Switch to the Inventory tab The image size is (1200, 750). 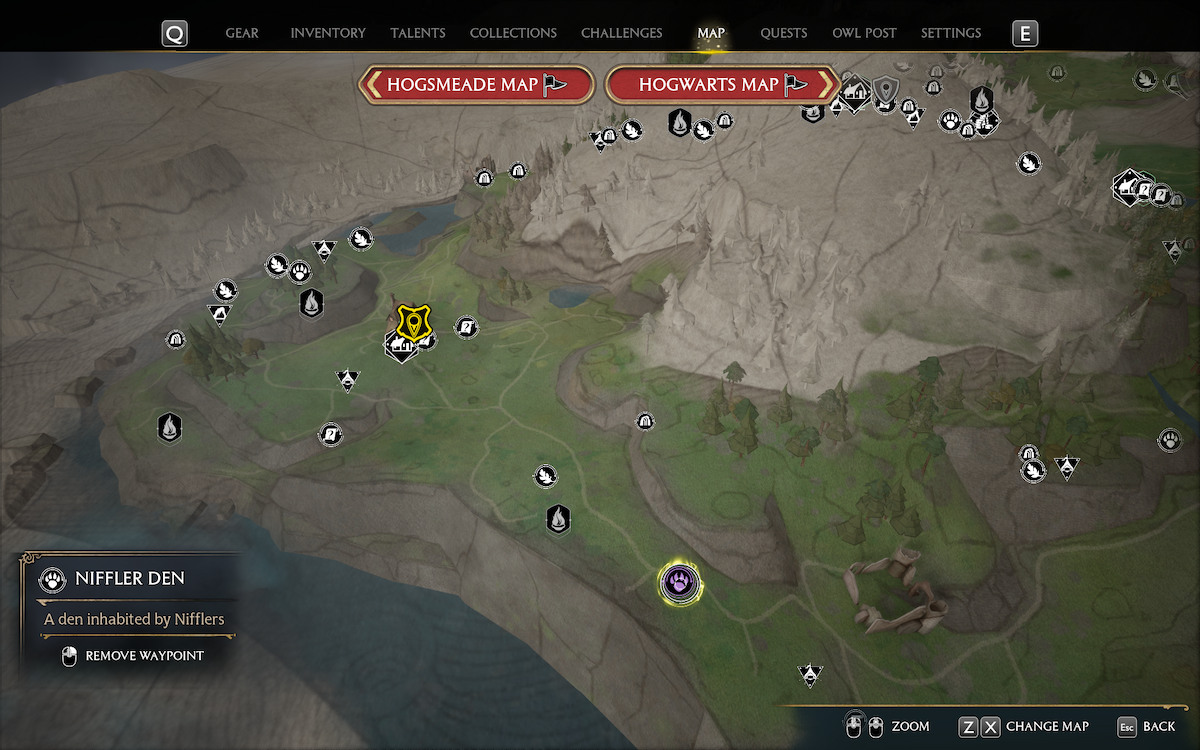point(328,33)
